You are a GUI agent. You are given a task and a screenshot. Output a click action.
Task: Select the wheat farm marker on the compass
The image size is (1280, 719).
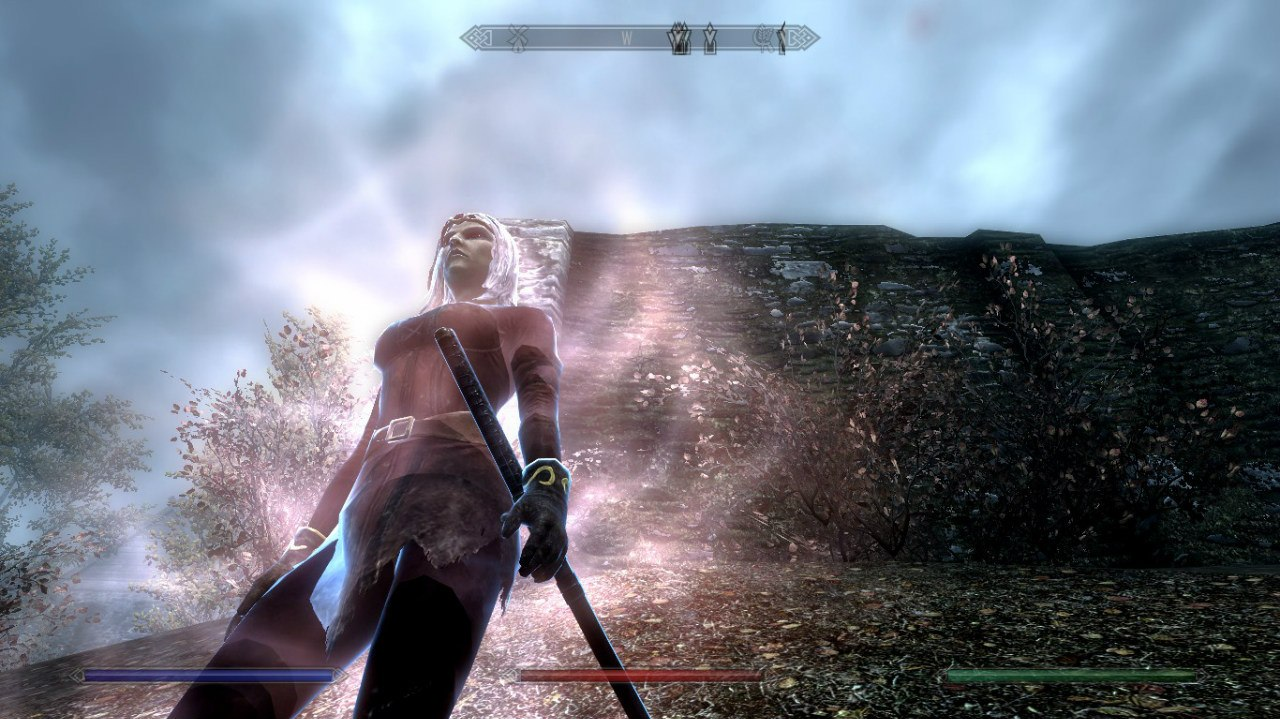pyautogui.click(x=764, y=39)
